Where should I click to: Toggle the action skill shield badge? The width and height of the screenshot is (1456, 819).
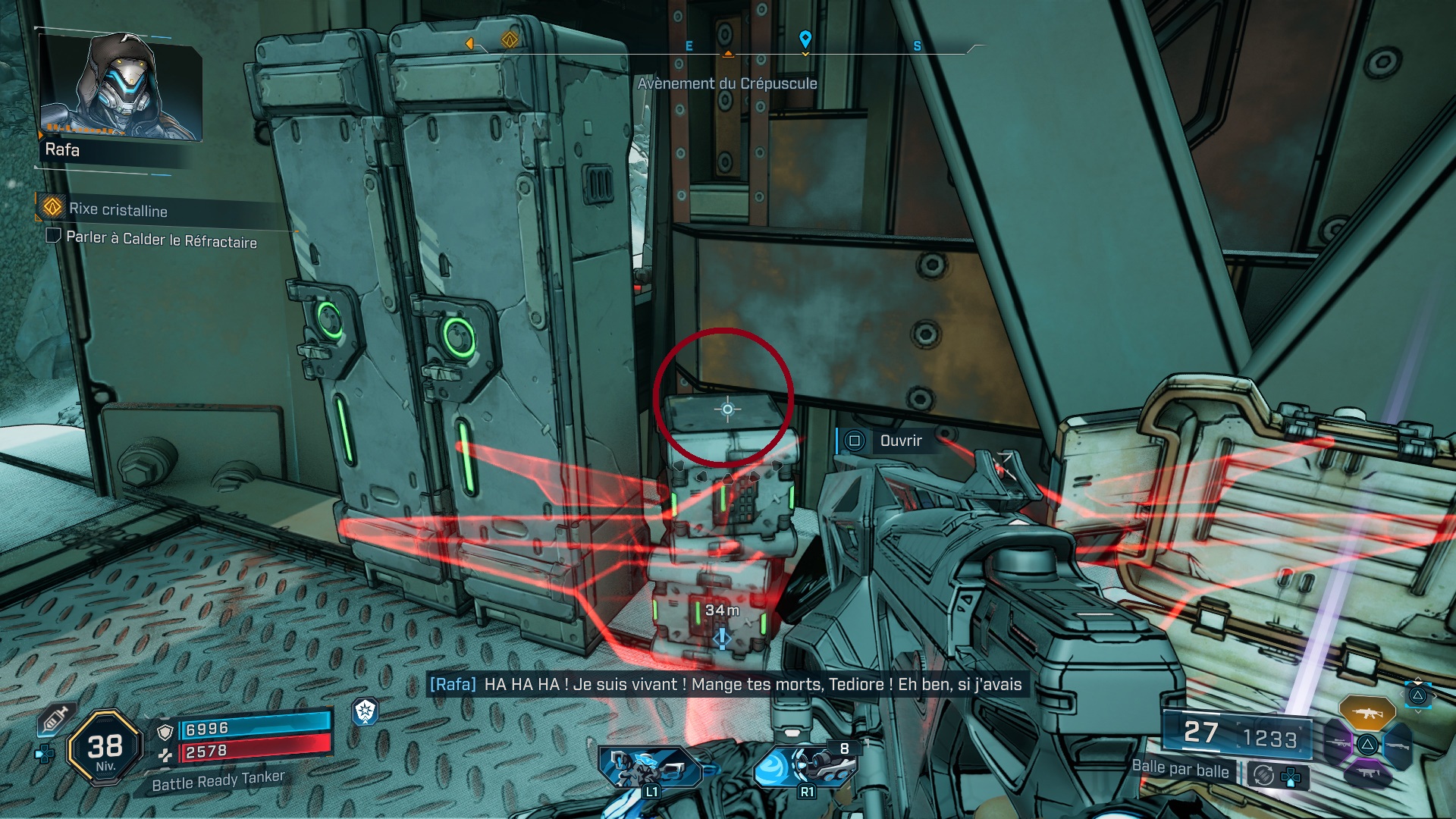(365, 713)
